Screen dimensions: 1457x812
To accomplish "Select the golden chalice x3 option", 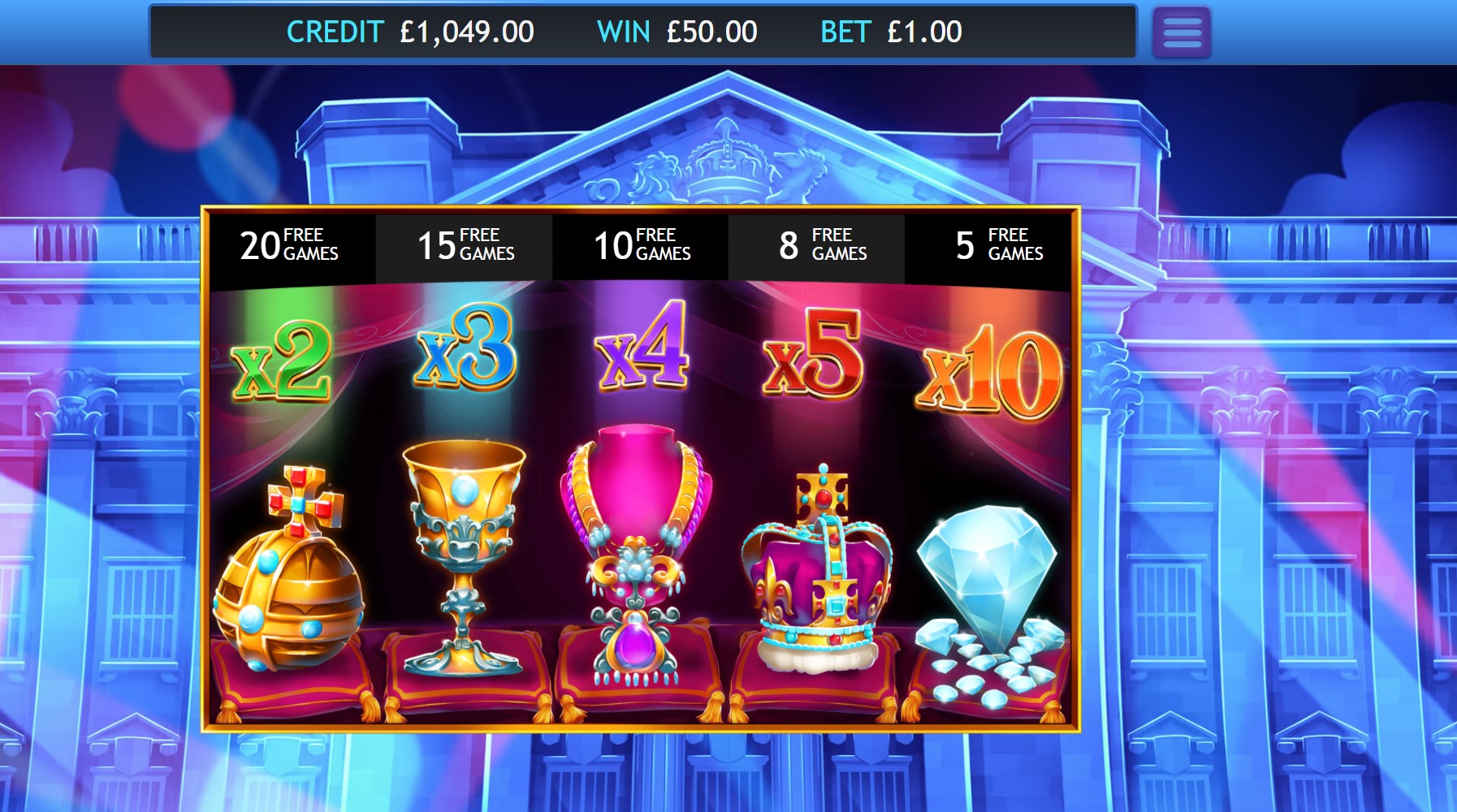I will 464,552.
